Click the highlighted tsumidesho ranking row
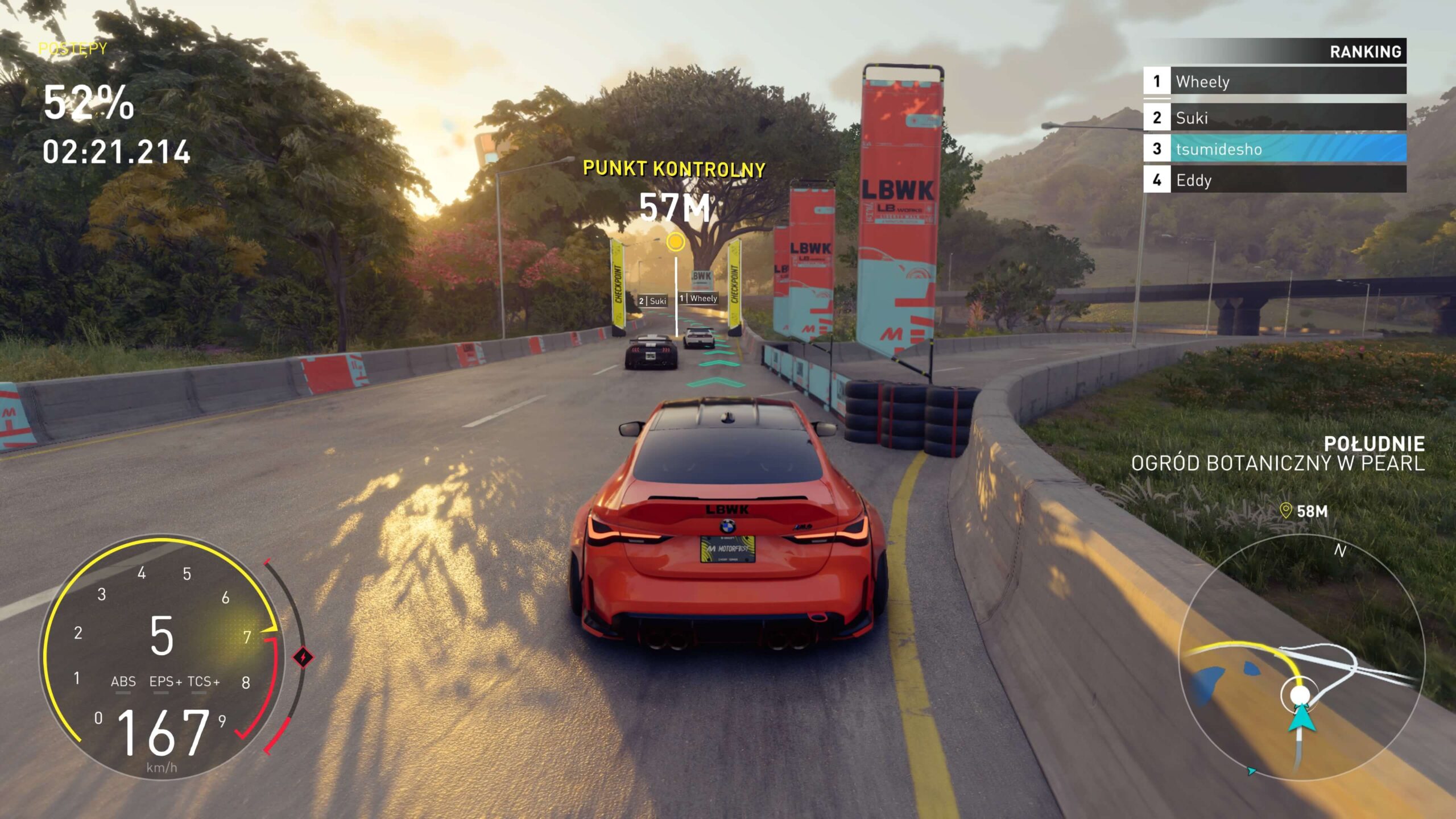The height and width of the screenshot is (819, 1456). tap(1274, 149)
